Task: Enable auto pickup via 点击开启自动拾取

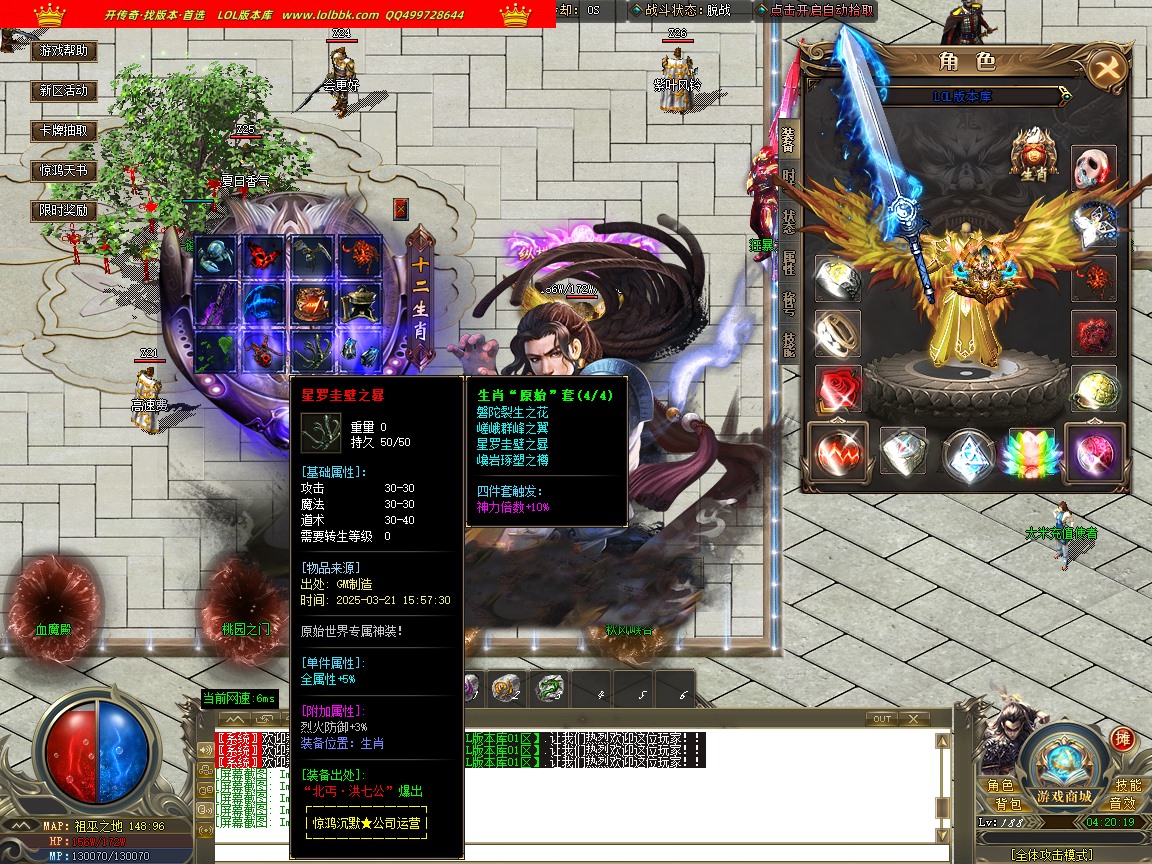Action: coord(816,11)
